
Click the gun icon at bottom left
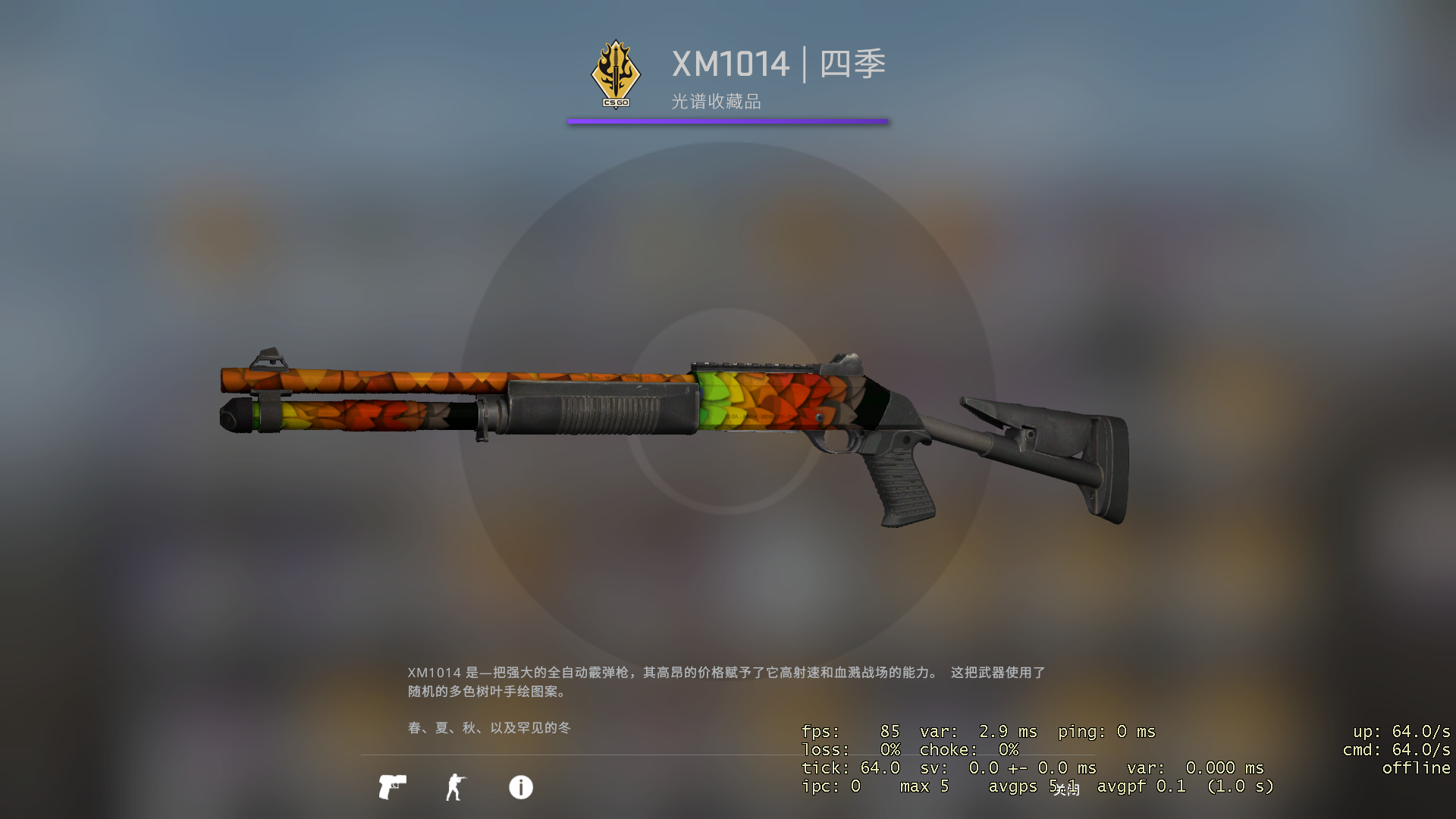coord(393,787)
